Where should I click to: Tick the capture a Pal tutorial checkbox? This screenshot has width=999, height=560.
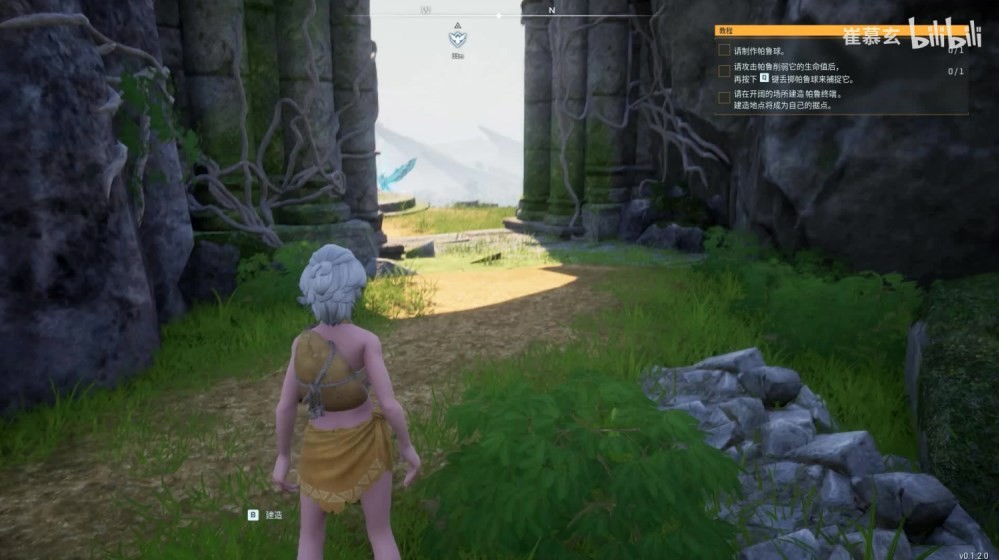[724, 71]
